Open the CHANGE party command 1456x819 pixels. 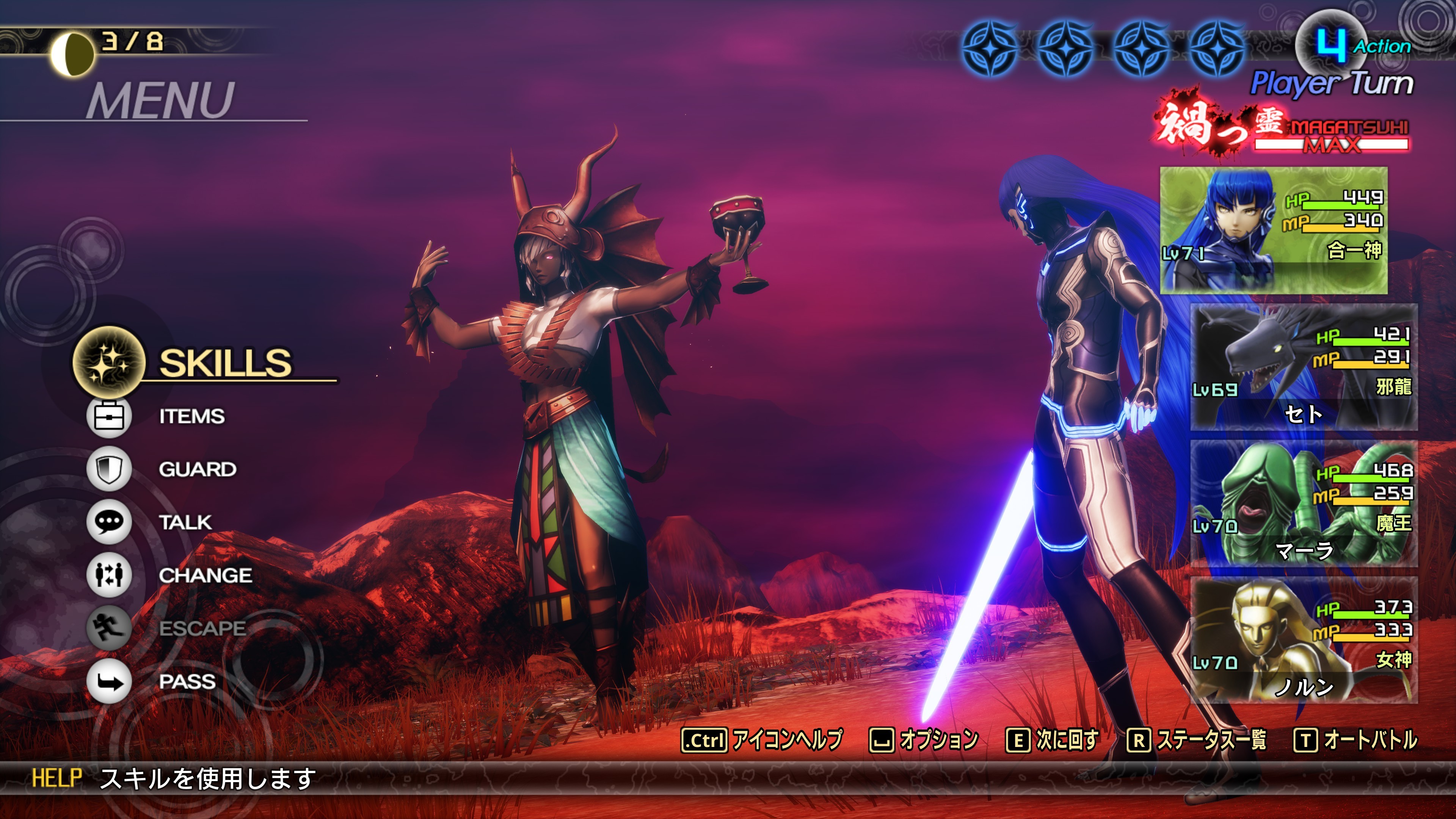205,576
